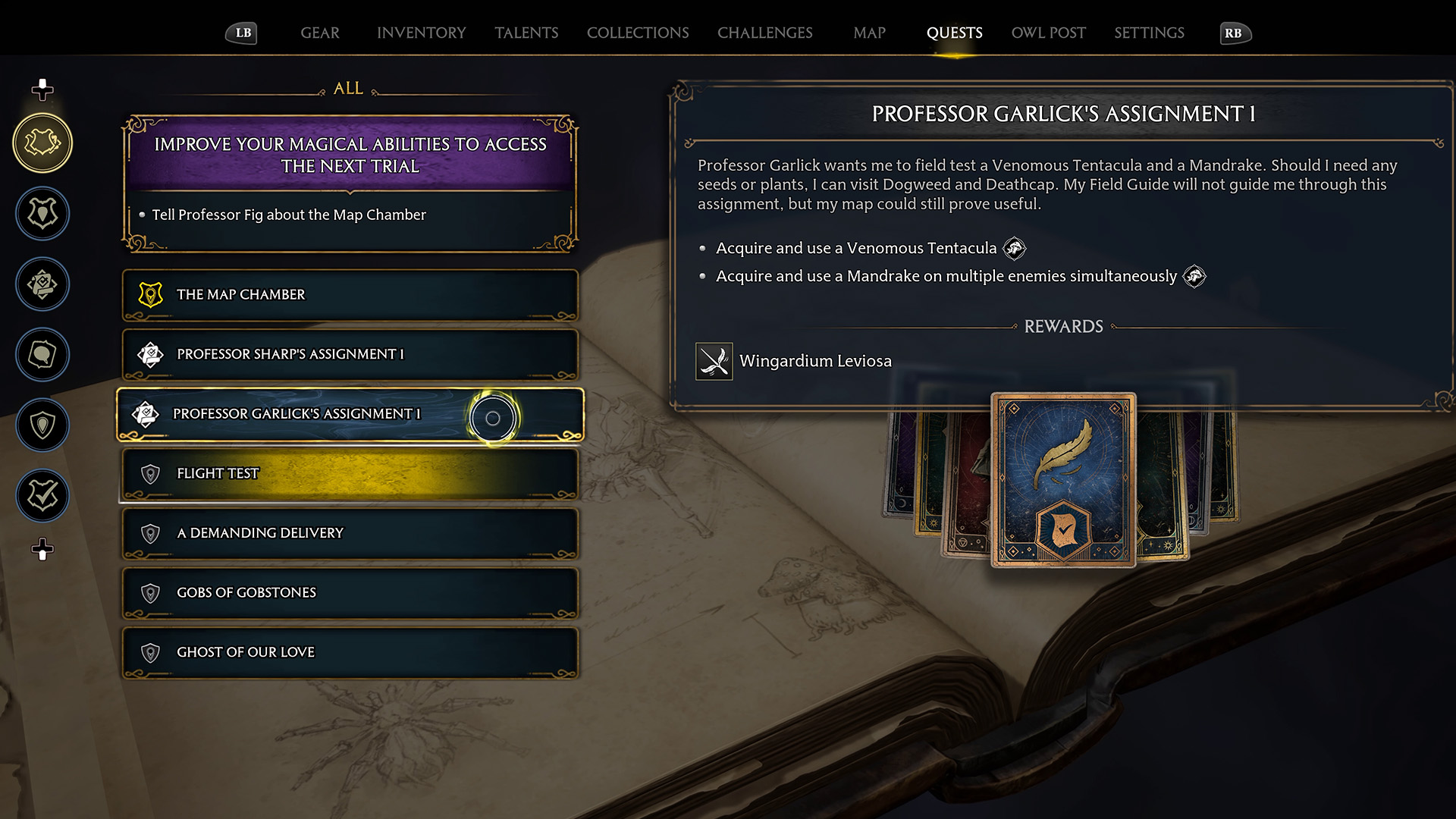Toggle the yellow badge on The Map Chamber
The height and width of the screenshot is (819, 1456).
point(151,295)
